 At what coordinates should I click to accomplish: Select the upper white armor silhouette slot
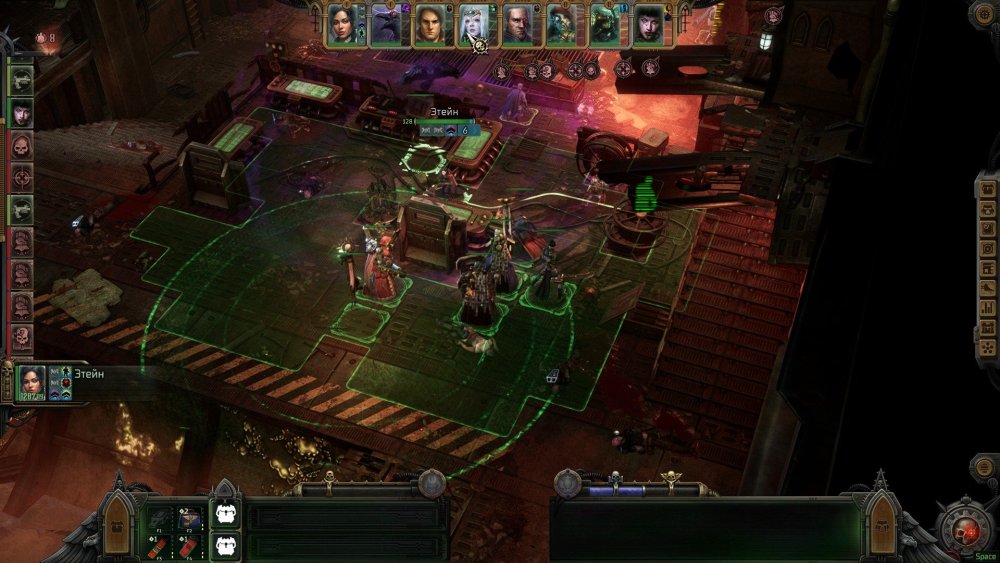(225, 515)
